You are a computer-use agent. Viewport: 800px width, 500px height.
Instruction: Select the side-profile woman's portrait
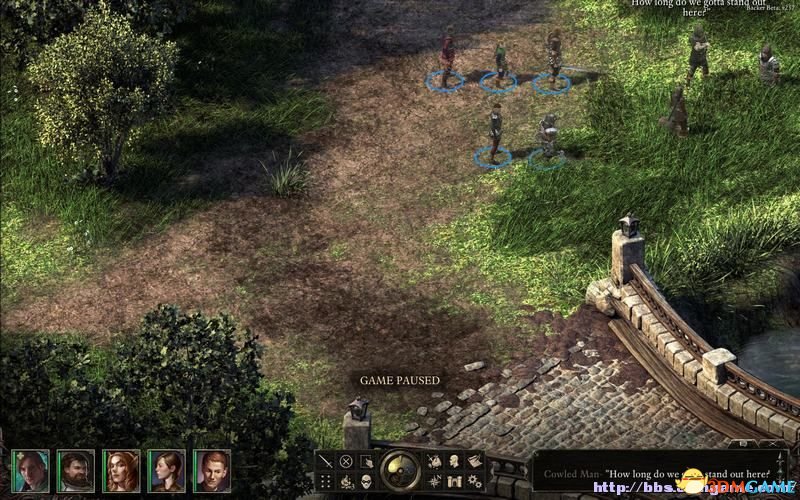click(166, 470)
